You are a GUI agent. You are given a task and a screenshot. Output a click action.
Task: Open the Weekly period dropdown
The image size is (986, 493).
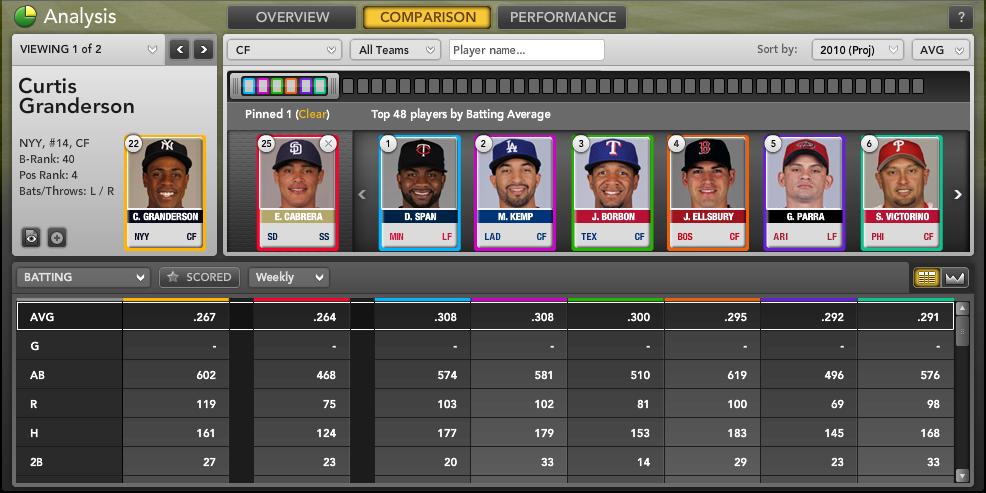pos(289,277)
